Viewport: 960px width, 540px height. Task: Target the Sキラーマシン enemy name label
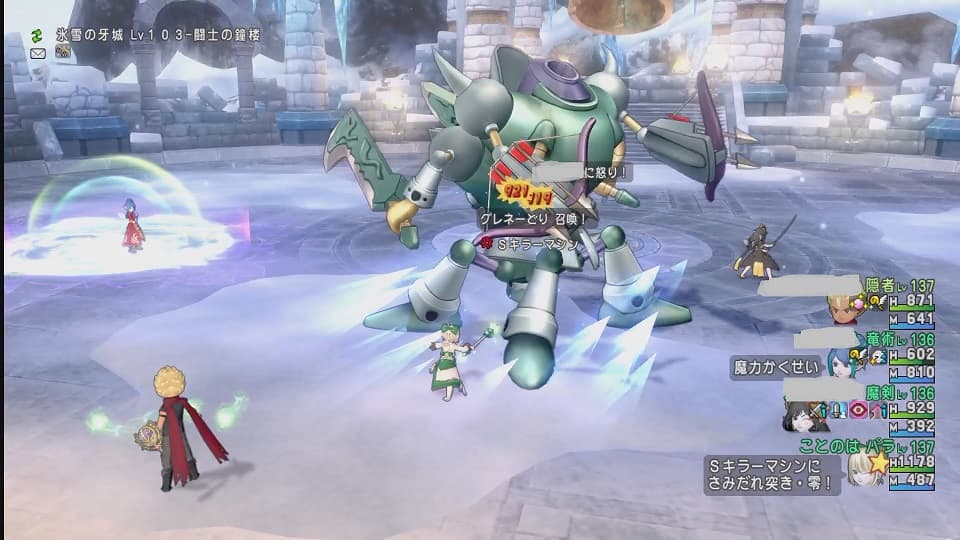click(535, 242)
